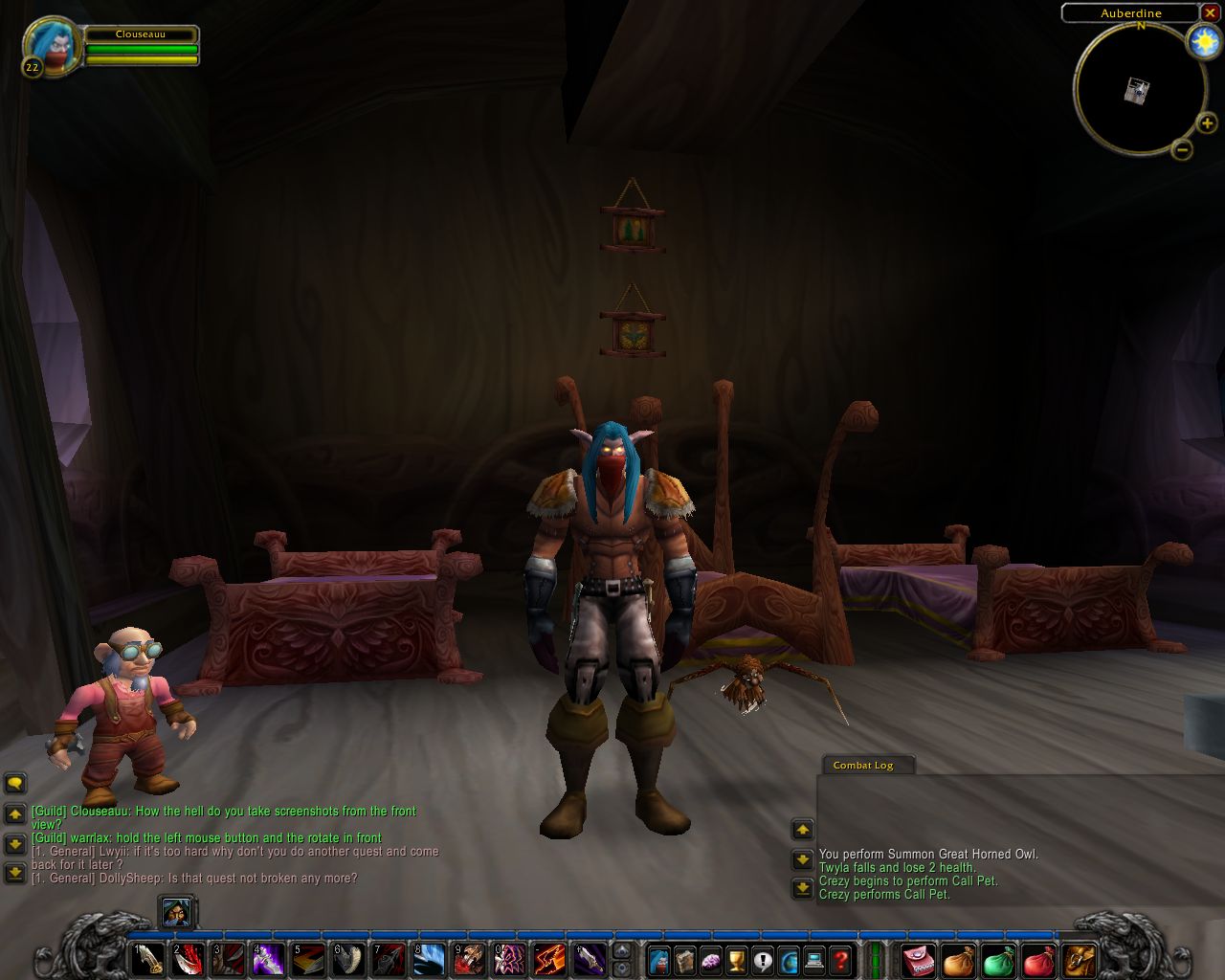Open the game menu computer icon

(x=814, y=959)
